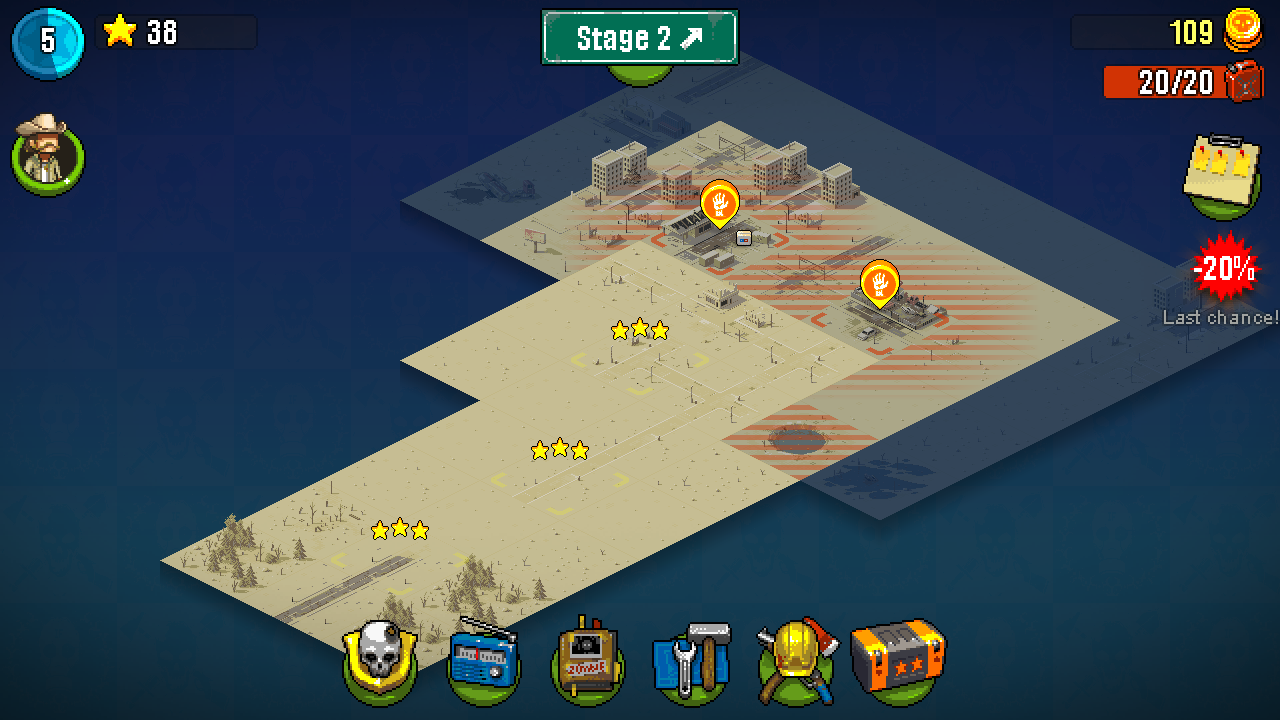
Task: Select the three-star mission near the crossroads
Action: pyautogui.click(x=640, y=330)
